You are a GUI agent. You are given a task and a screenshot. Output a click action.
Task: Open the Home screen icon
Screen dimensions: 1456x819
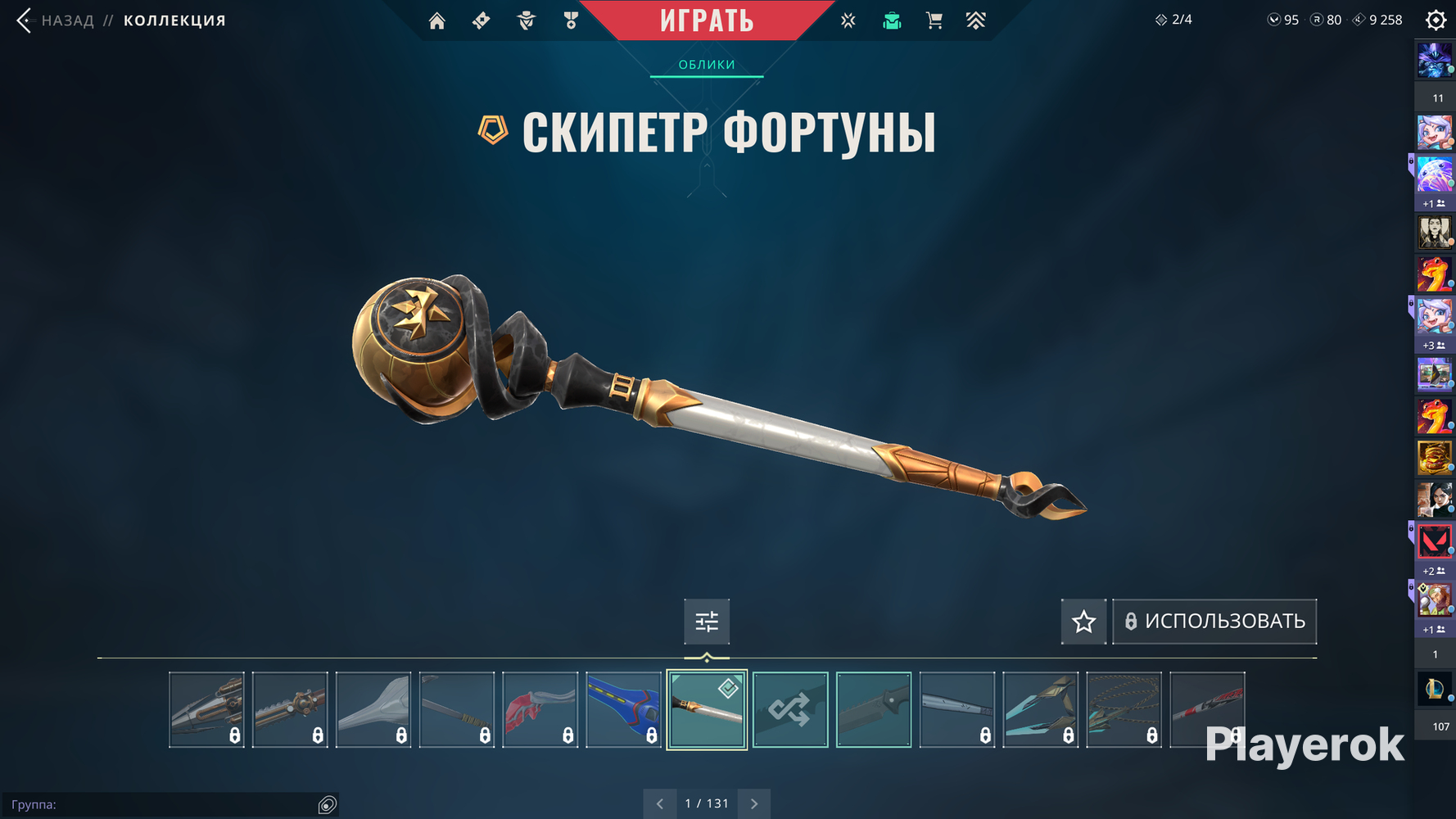(436, 20)
